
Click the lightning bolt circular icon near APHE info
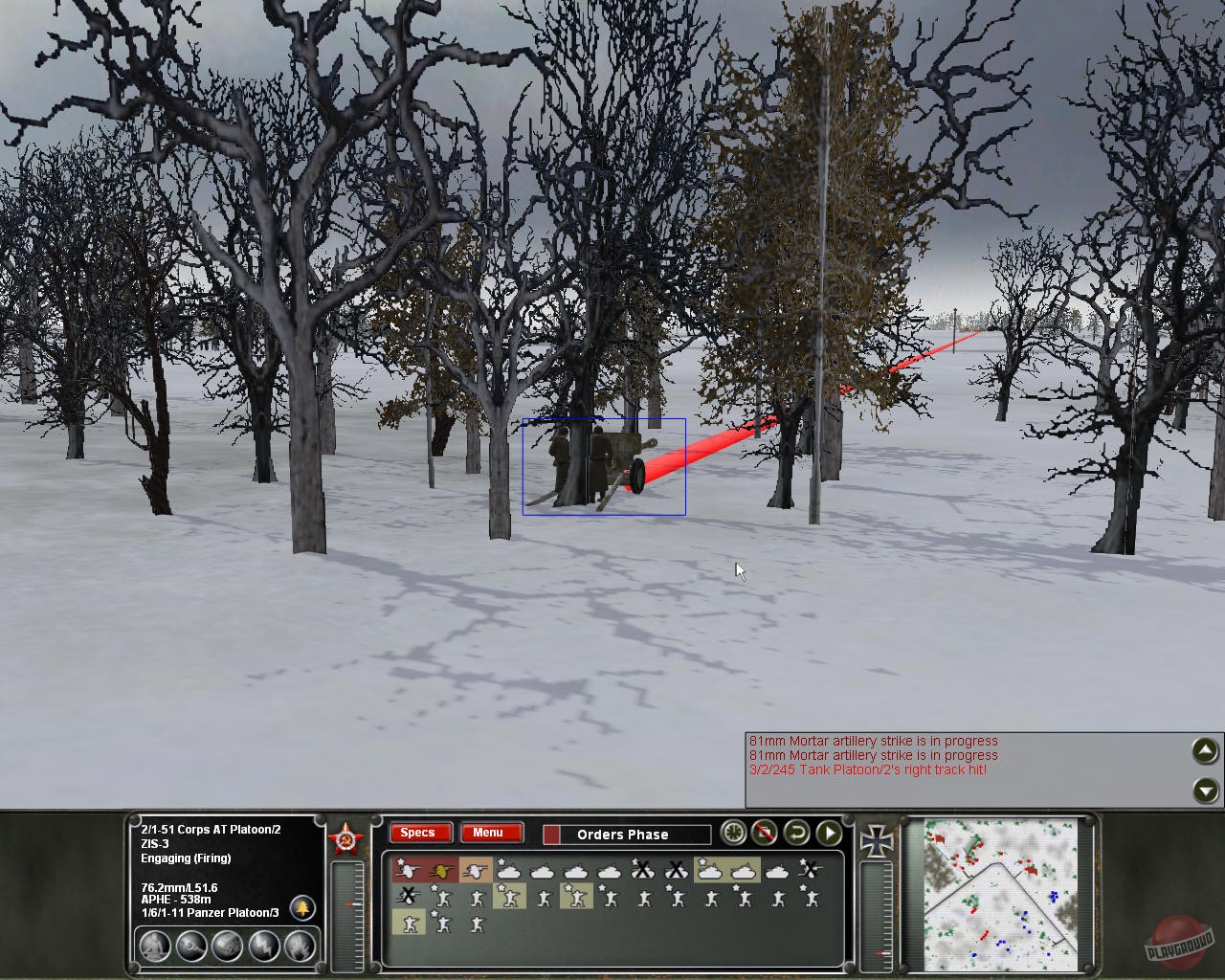264,946
